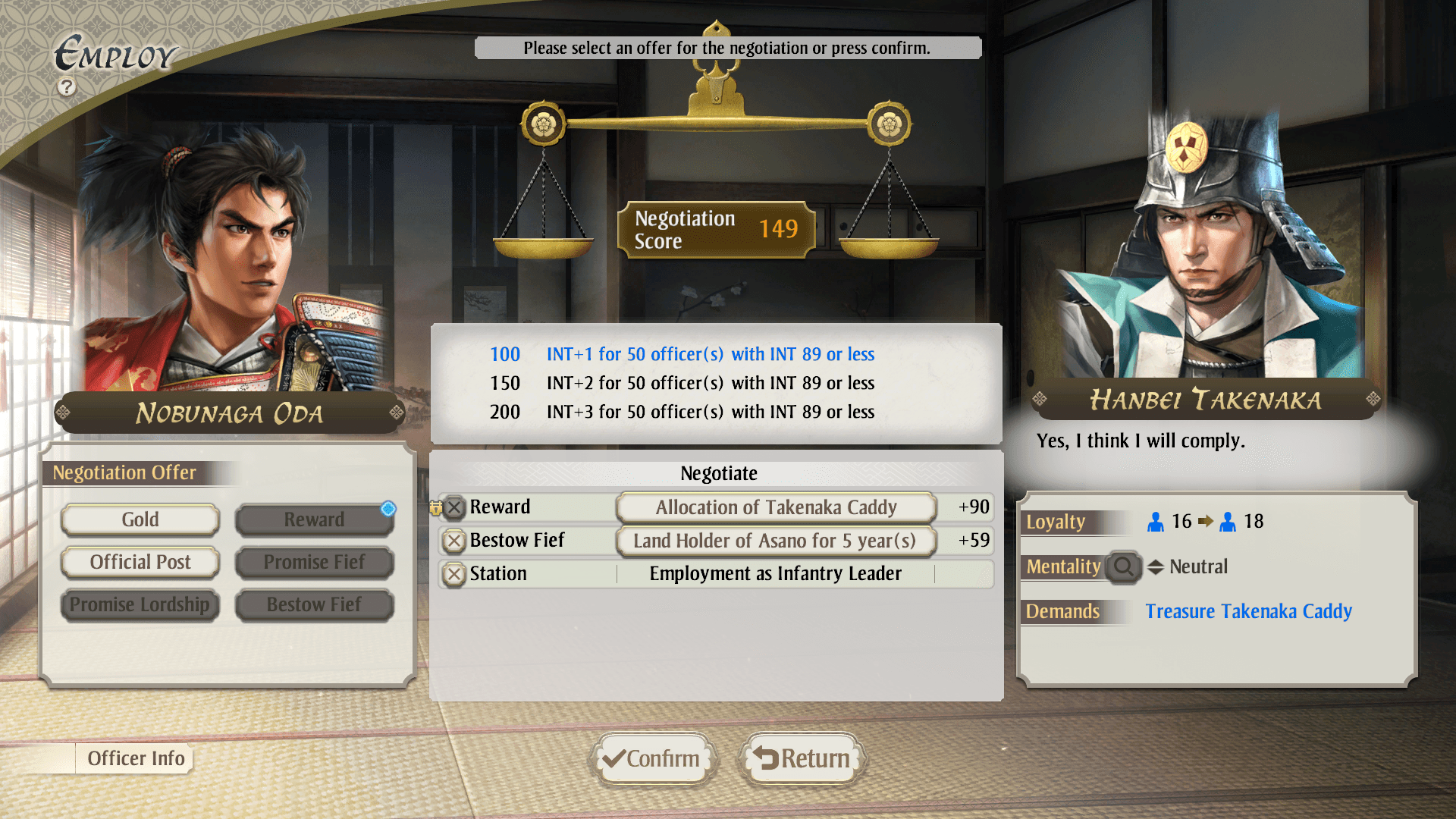Choose the Gold negotiation offer
This screenshot has width=1456, height=819.
[140, 519]
